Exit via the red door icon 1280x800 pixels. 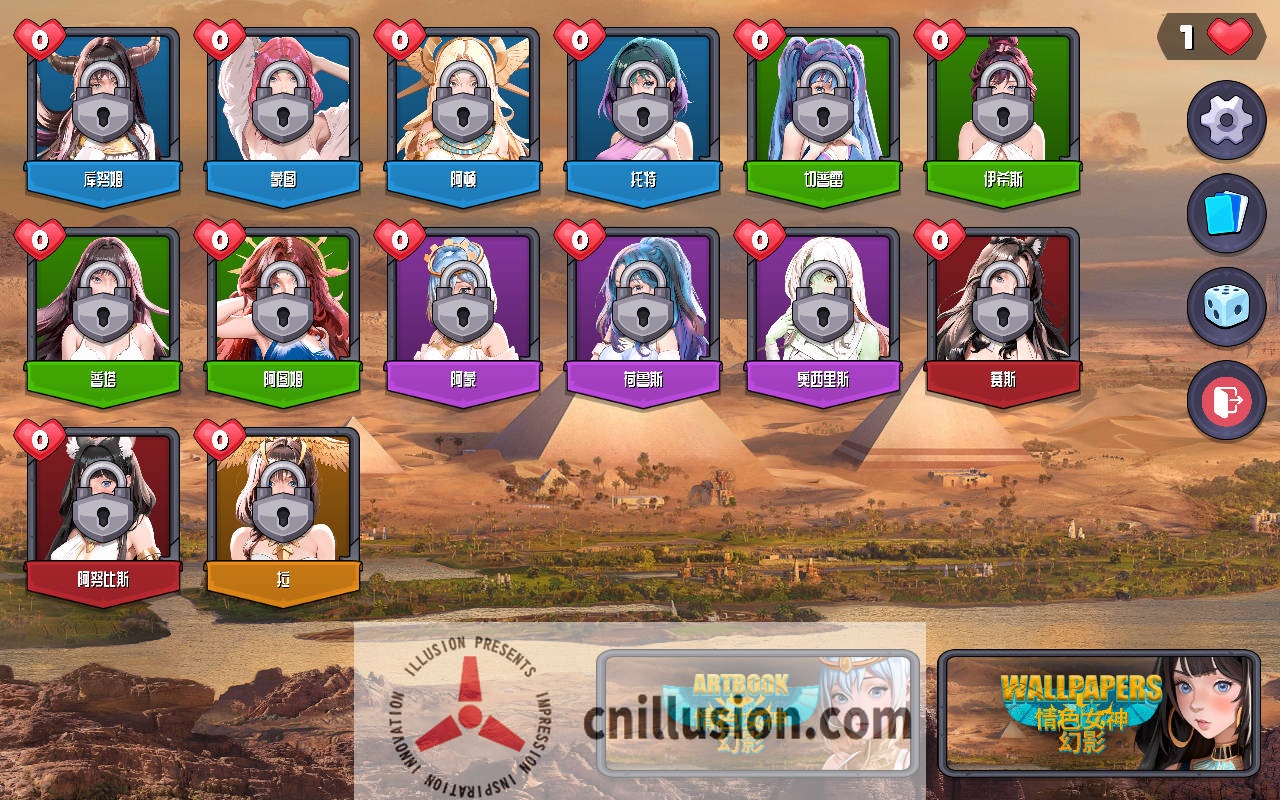coord(1226,400)
